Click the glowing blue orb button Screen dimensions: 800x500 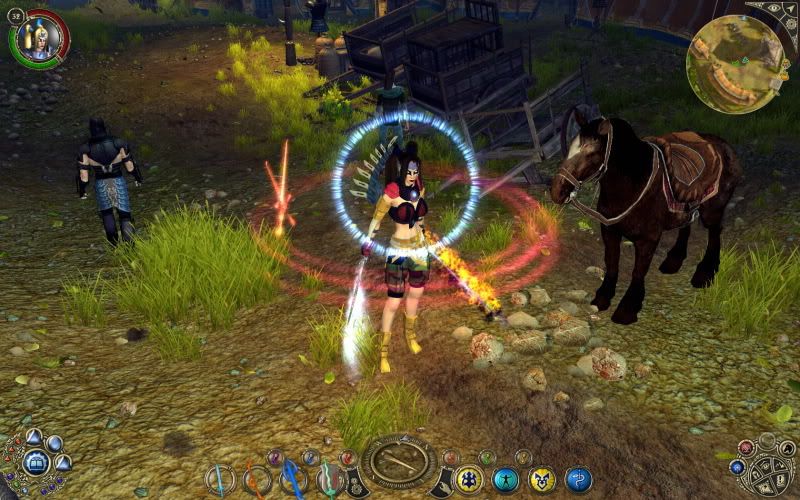[x=737, y=467]
